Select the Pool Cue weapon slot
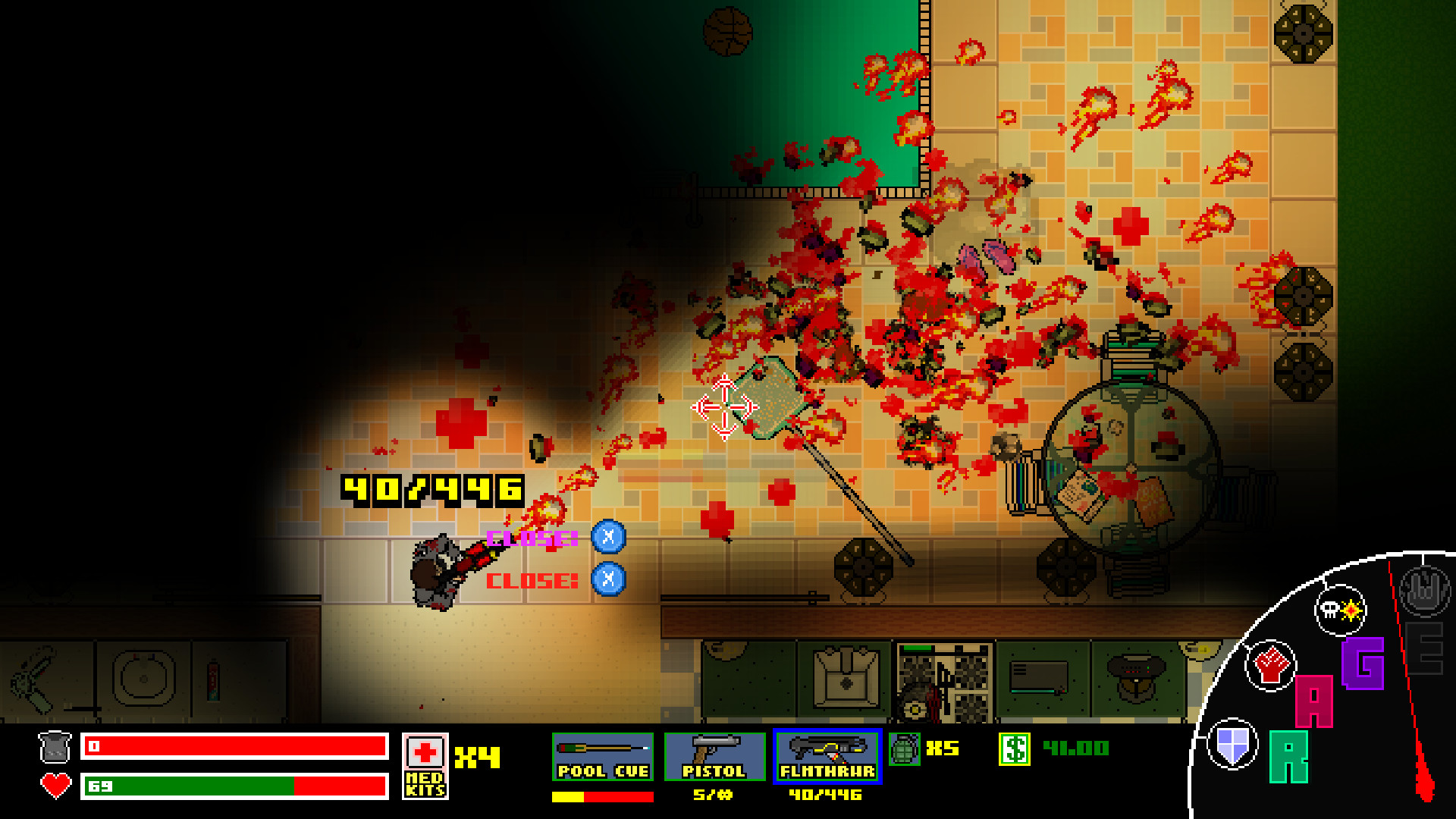This screenshot has width=1456, height=819. click(602, 756)
